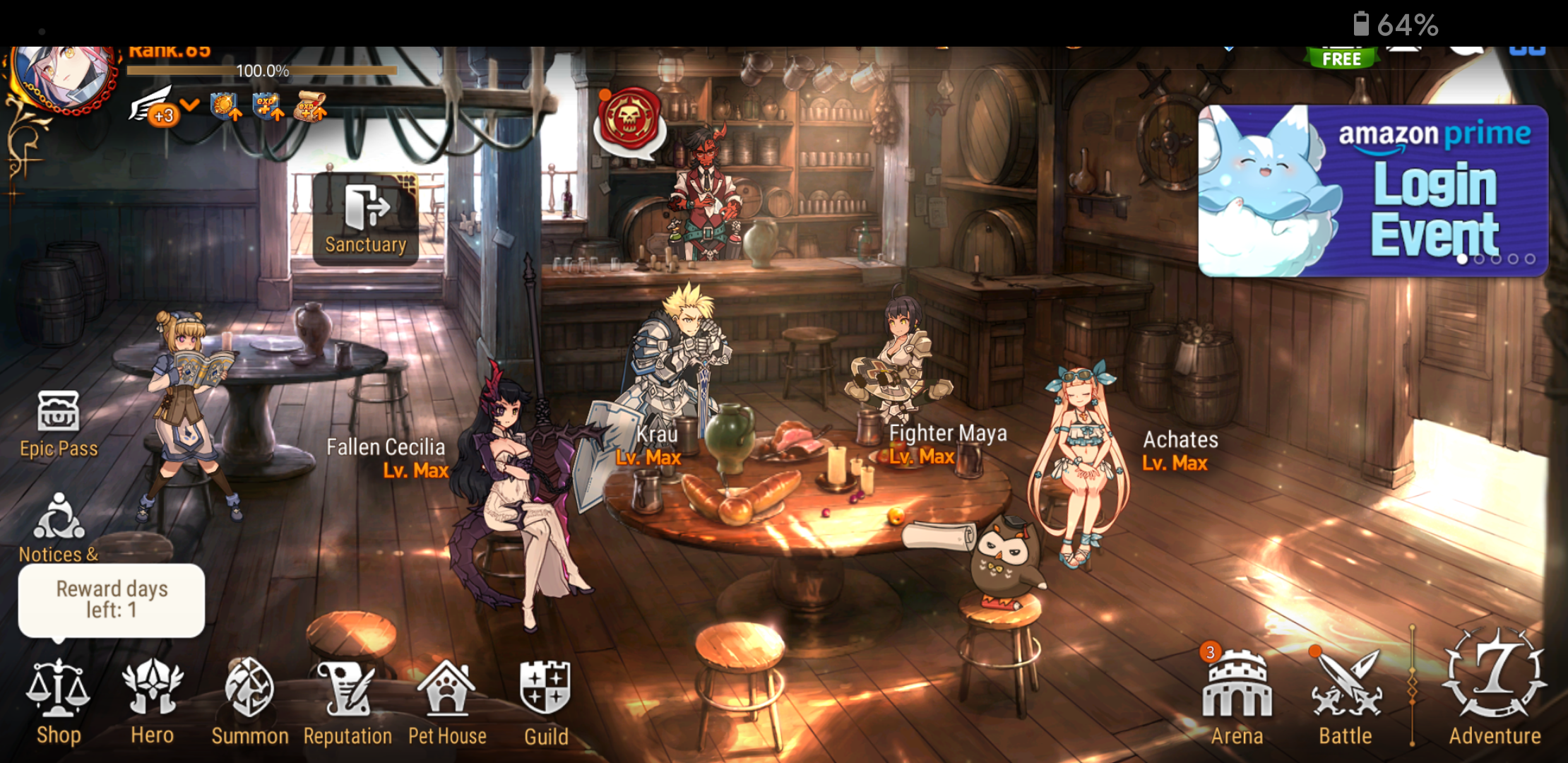Go to the Summon screen

coord(249,701)
